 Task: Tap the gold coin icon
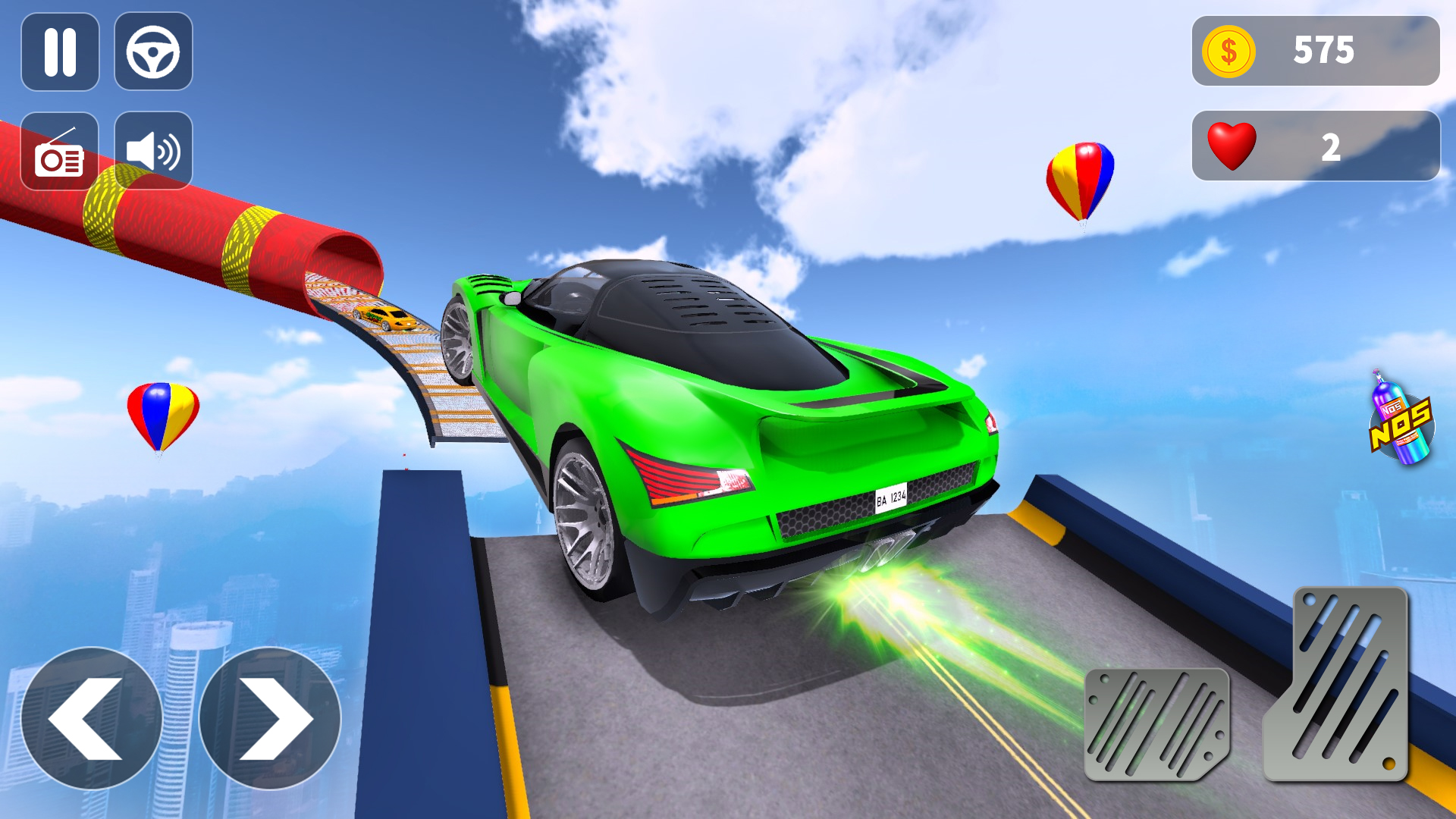point(1230,50)
